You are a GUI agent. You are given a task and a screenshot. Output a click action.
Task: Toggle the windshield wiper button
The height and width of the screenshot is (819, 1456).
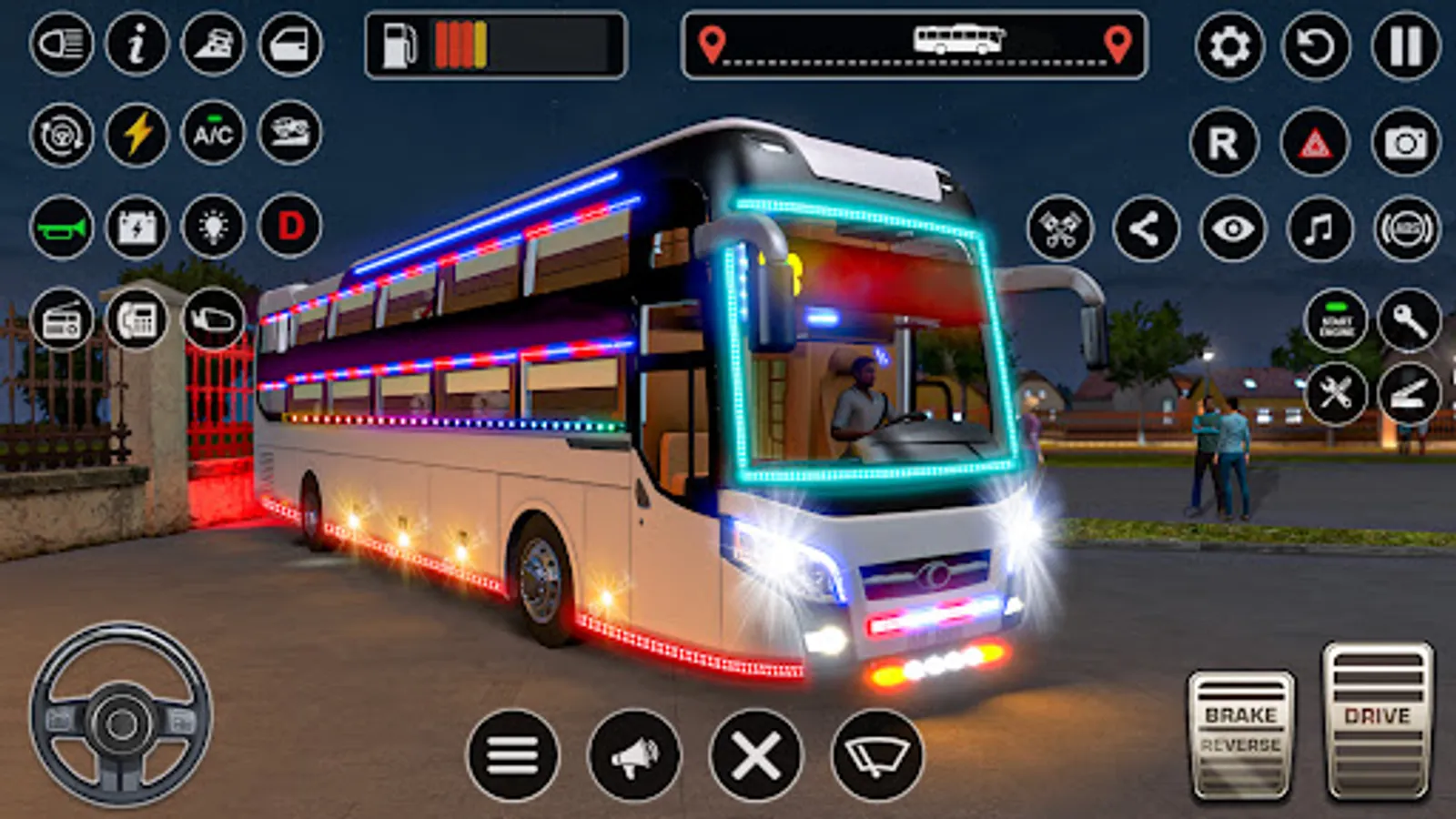(x=877, y=754)
